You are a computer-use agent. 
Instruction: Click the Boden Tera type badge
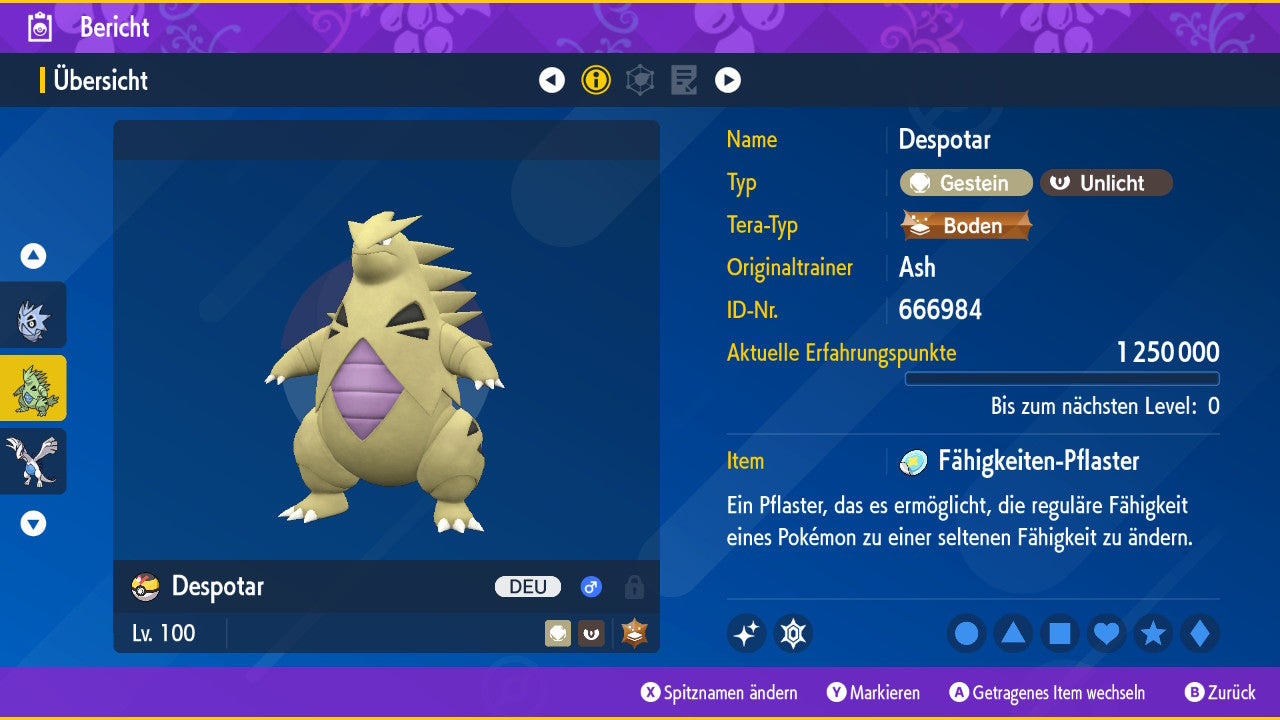(x=966, y=226)
